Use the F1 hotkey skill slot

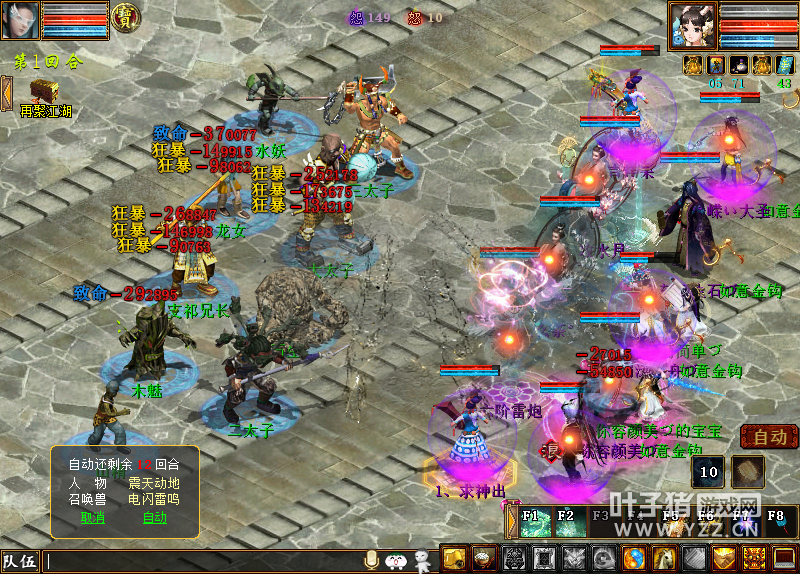(x=535, y=523)
